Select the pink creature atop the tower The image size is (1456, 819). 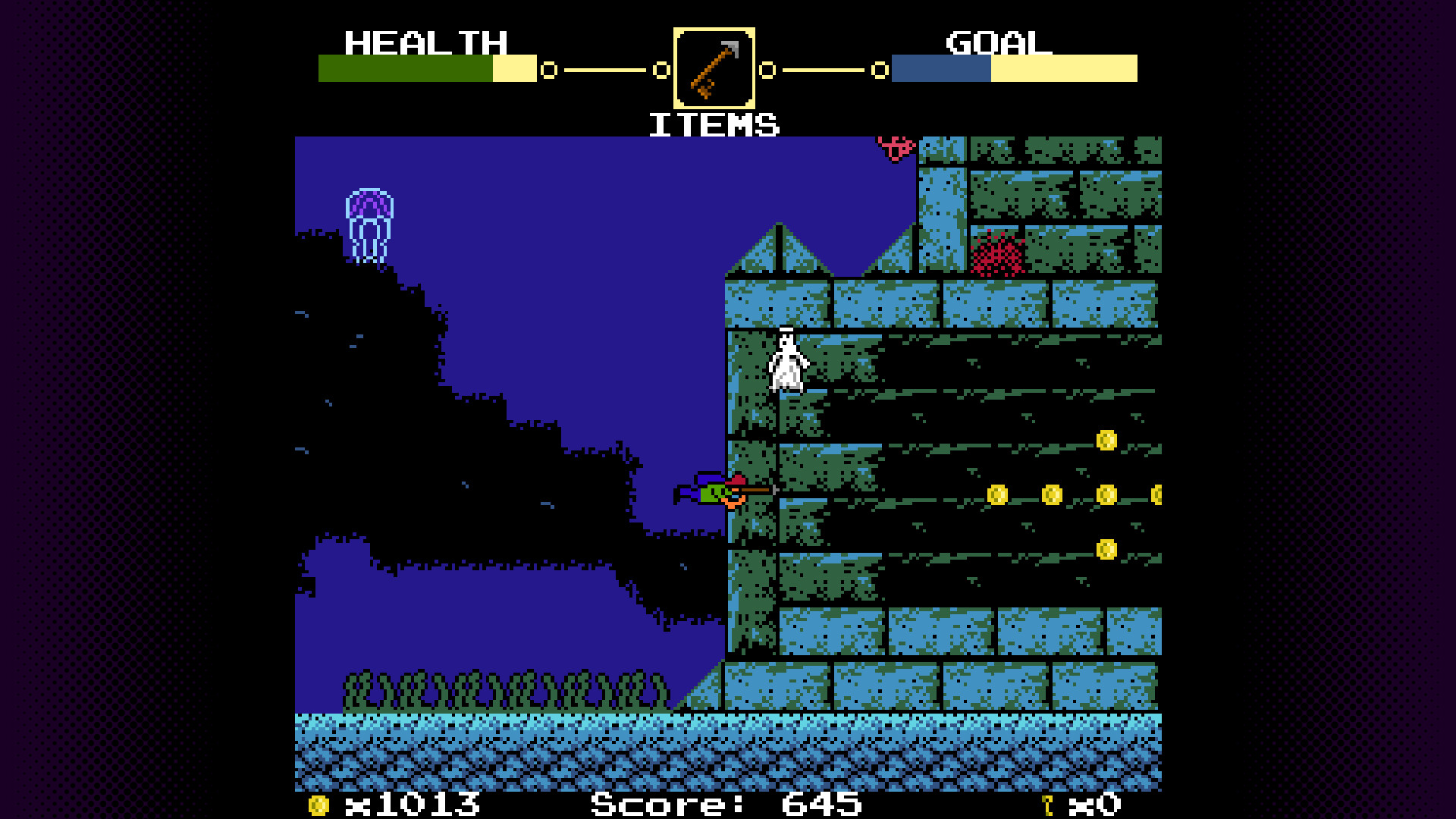click(893, 144)
